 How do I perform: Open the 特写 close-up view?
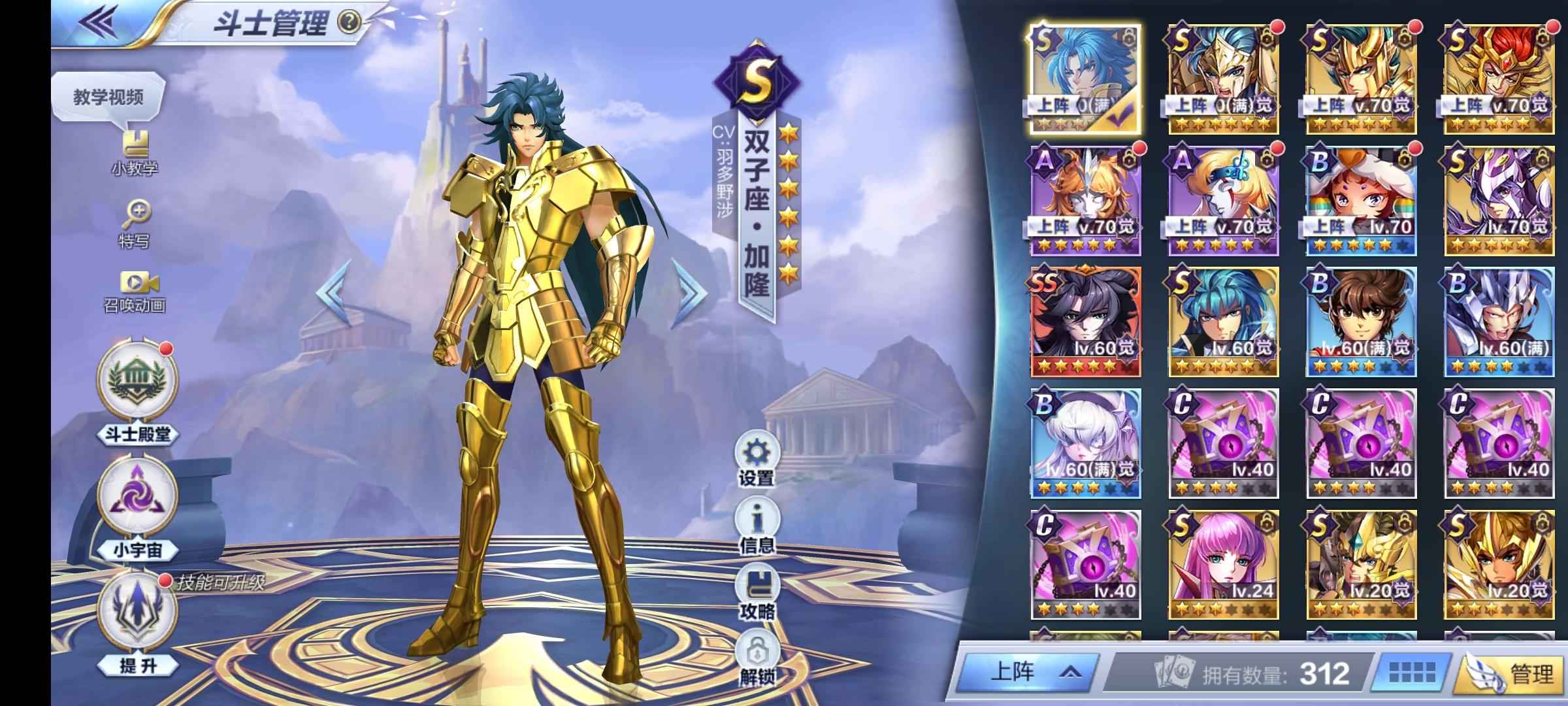click(135, 224)
